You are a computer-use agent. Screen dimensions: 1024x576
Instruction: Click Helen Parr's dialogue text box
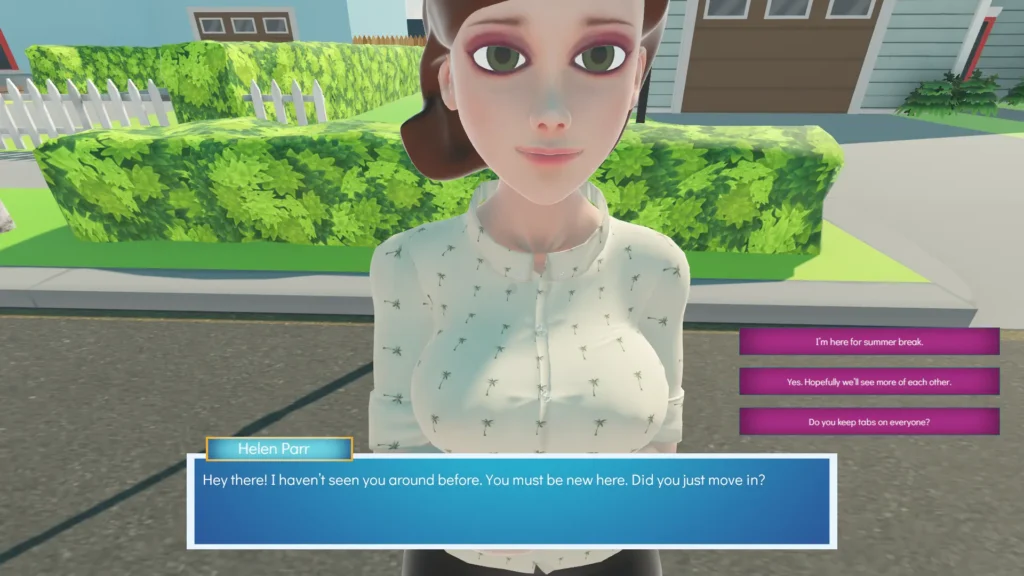(511, 501)
